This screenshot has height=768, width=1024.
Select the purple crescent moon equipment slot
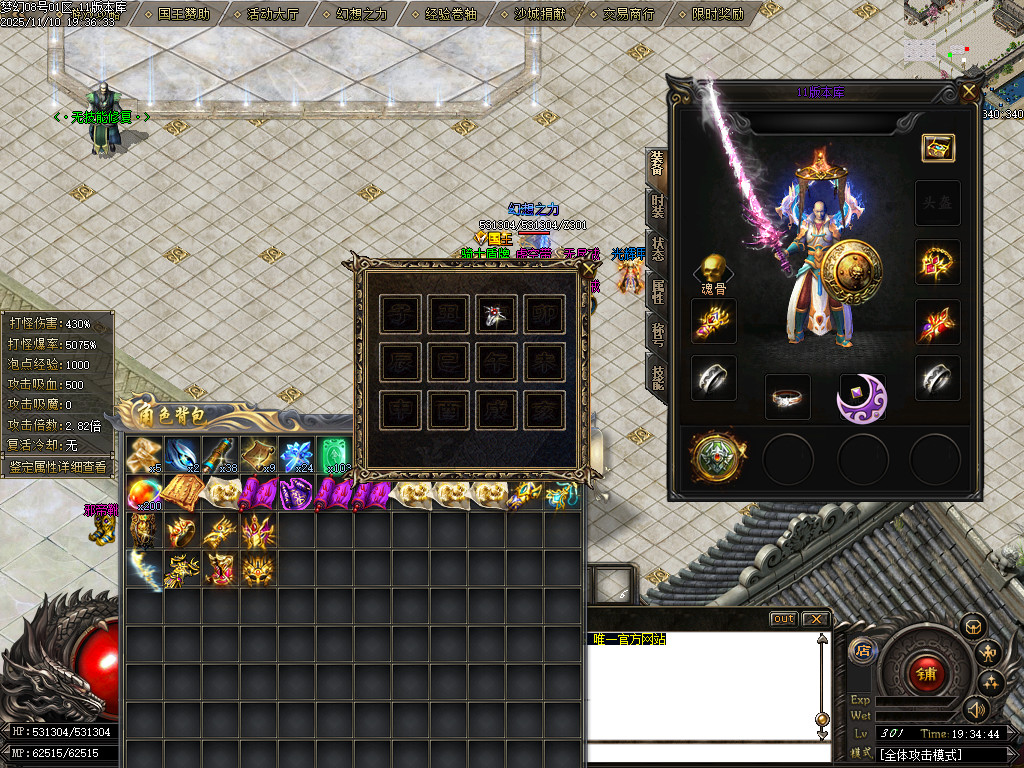point(861,397)
